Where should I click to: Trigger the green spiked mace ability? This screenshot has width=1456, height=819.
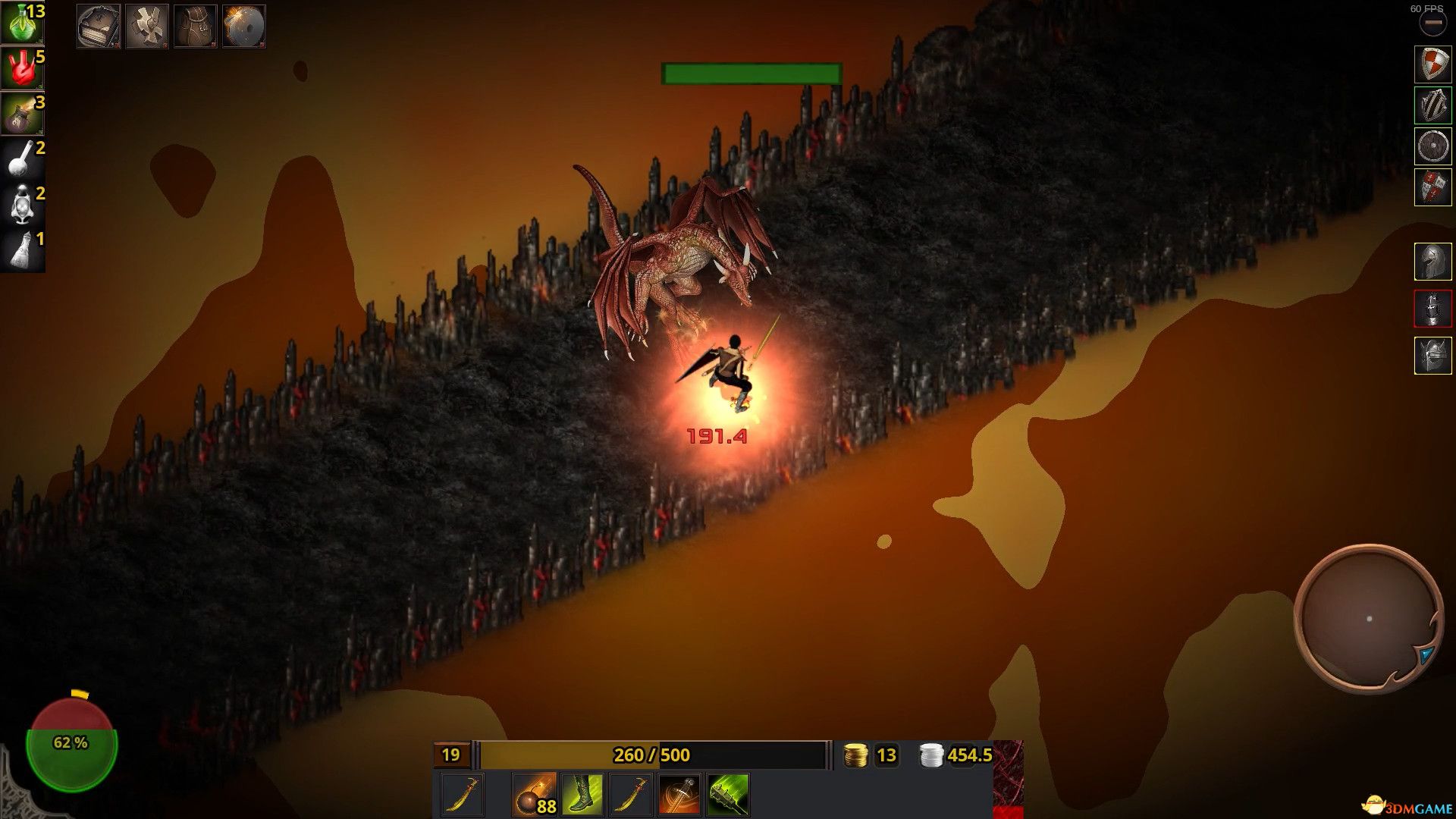tap(728, 795)
